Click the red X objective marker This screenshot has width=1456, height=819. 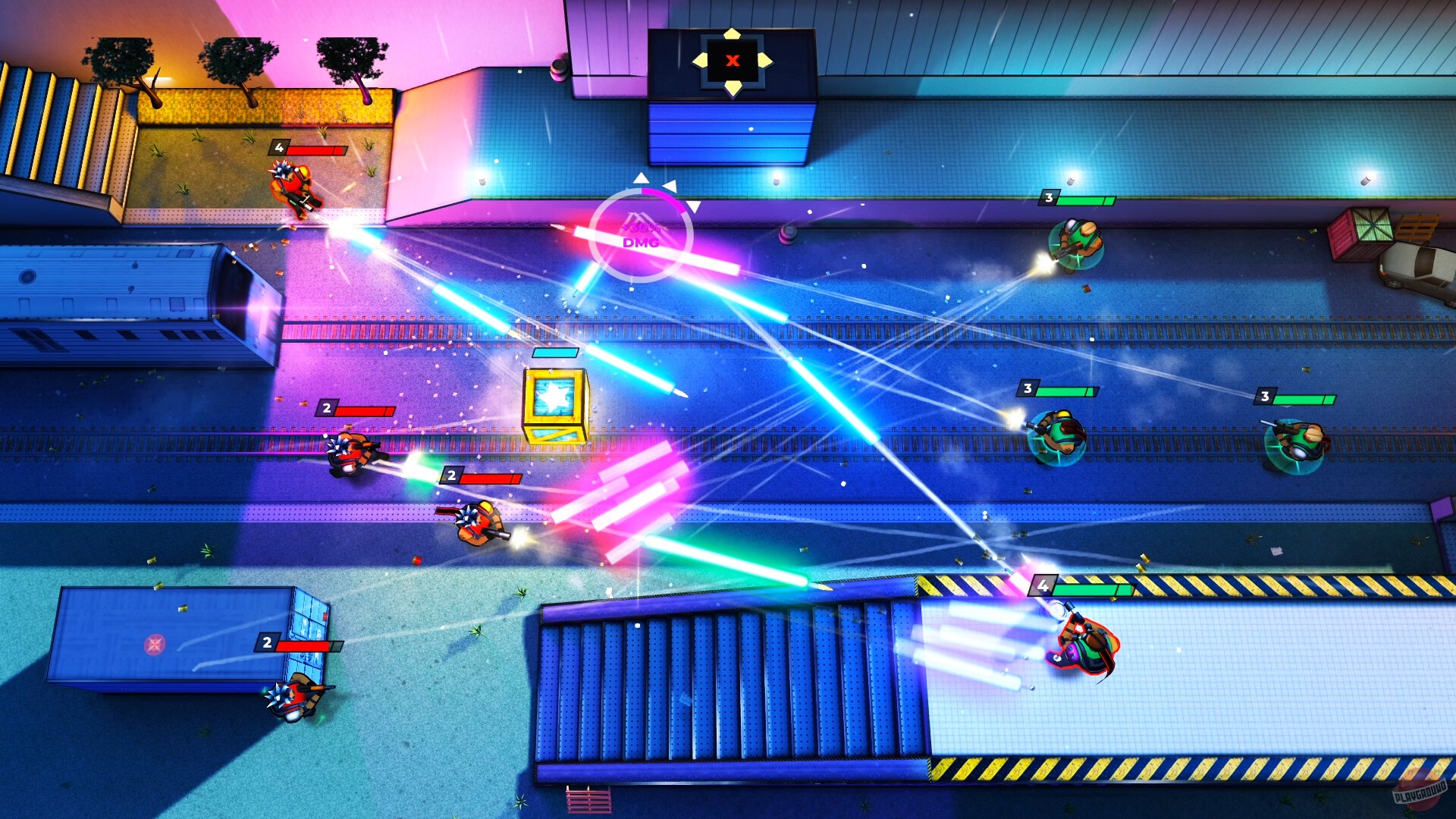731,62
